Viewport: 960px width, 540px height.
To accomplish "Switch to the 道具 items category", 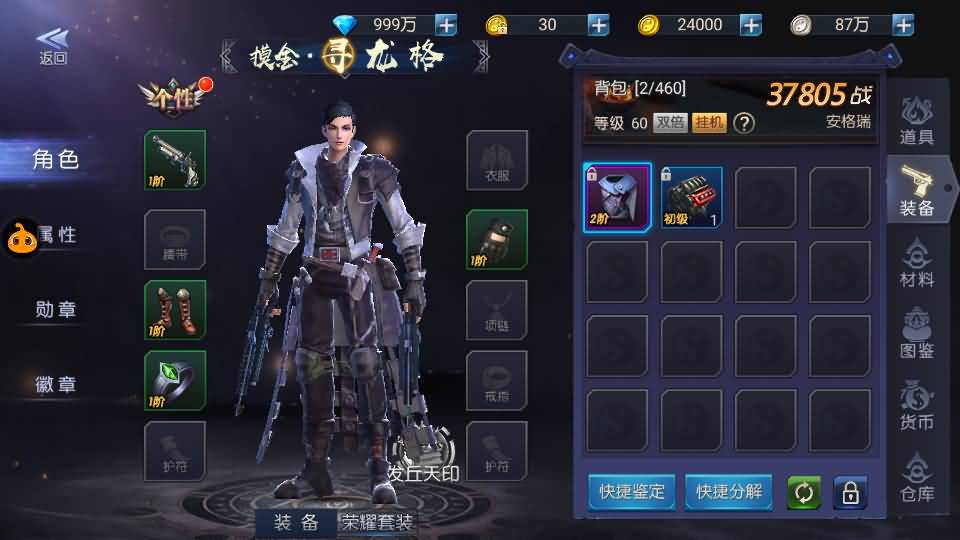I will (x=916, y=122).
